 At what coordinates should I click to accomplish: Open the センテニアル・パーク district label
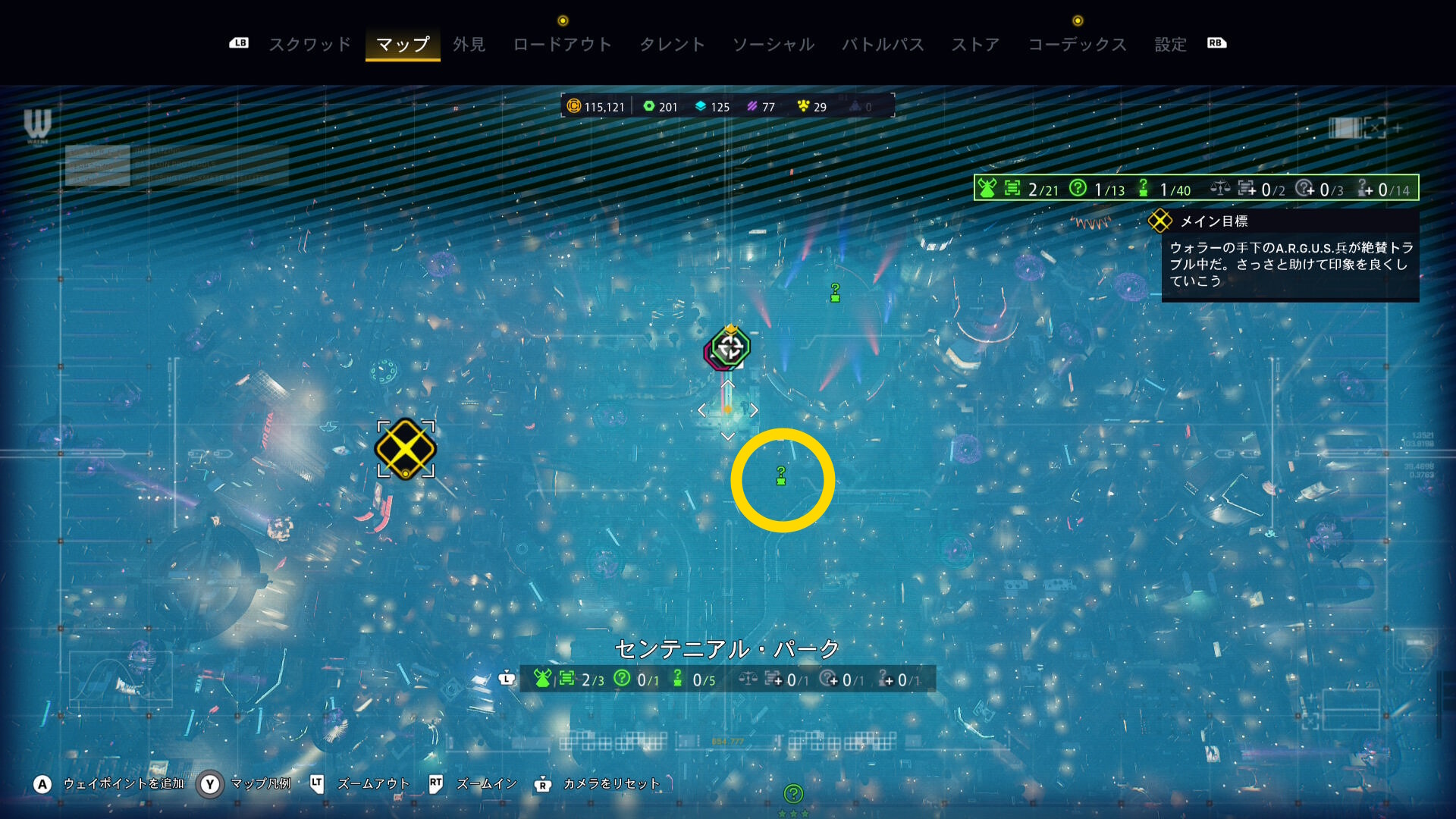click(726, 649)
